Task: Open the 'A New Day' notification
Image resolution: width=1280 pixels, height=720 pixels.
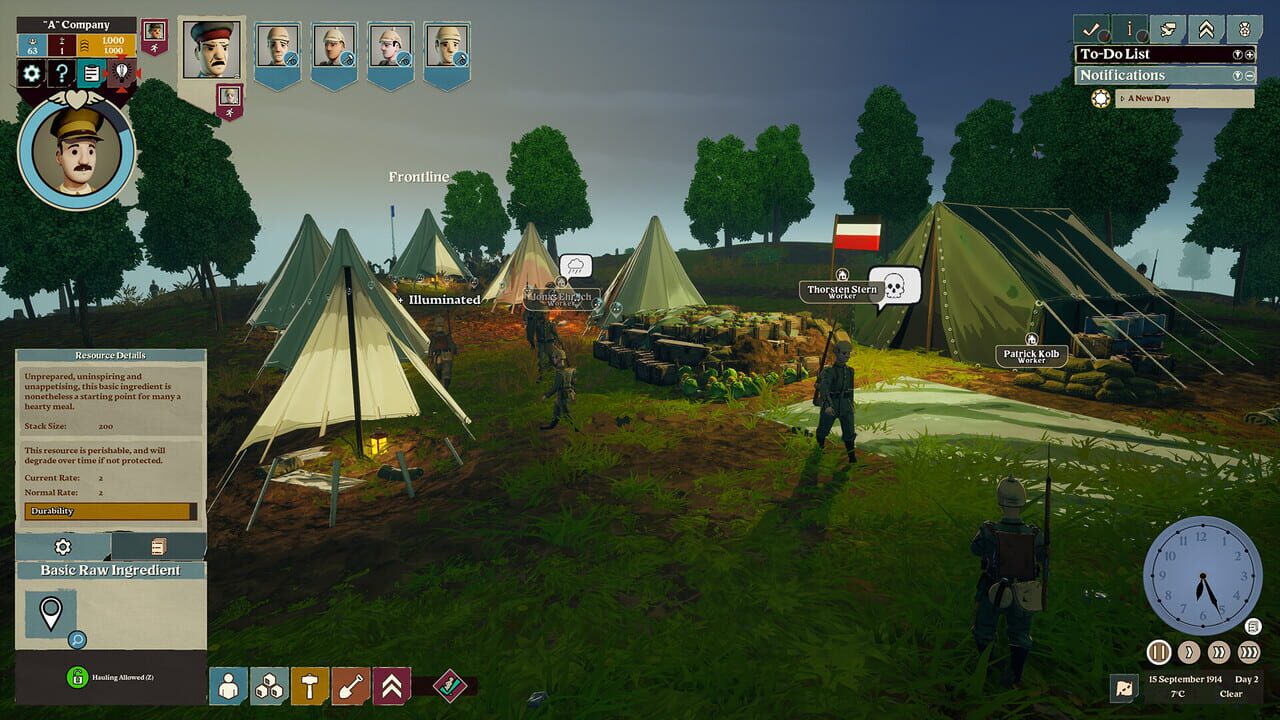Action: click(x=1184, y=98)
